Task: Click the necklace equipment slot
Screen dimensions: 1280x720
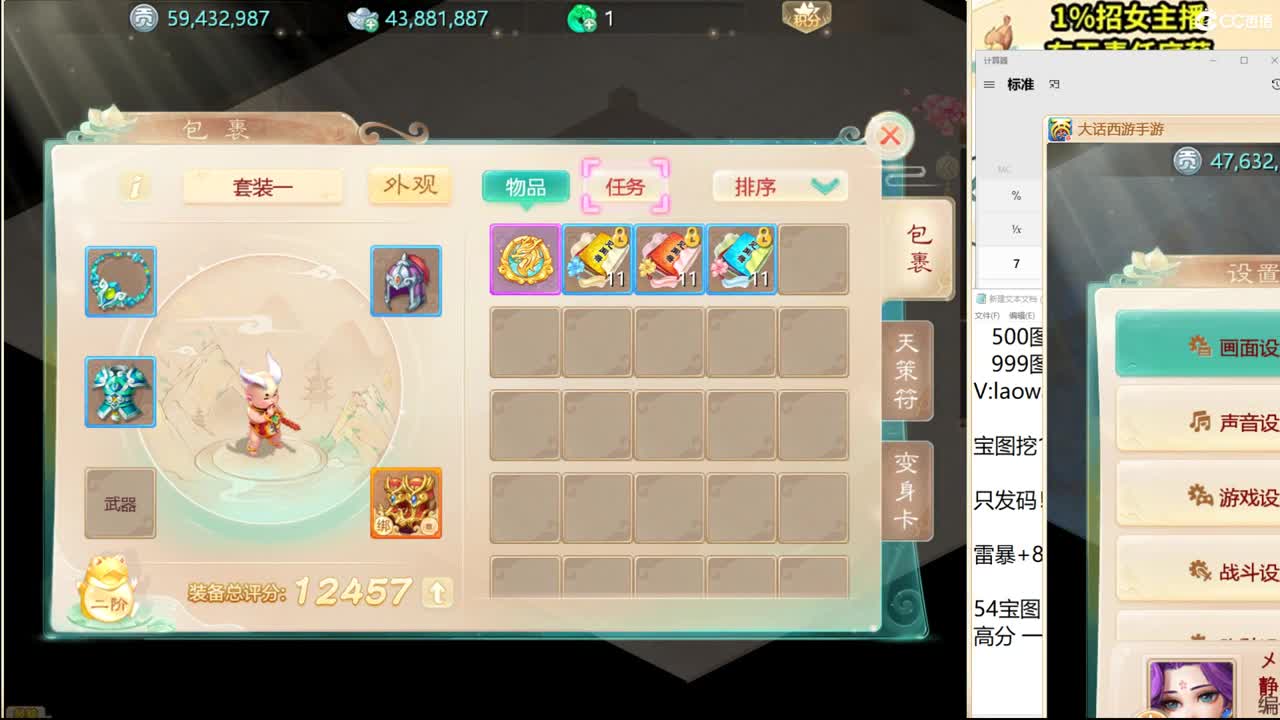Action: pyautogui.click(x=120, y=281)
